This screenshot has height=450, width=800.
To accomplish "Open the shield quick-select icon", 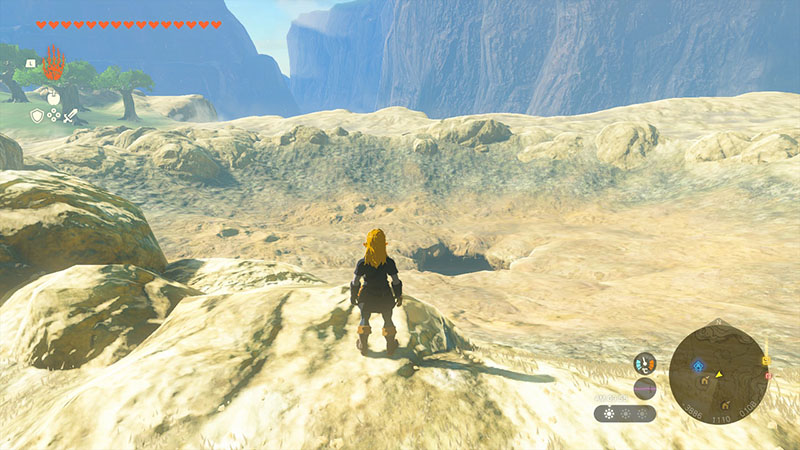I will coord(37,116).
